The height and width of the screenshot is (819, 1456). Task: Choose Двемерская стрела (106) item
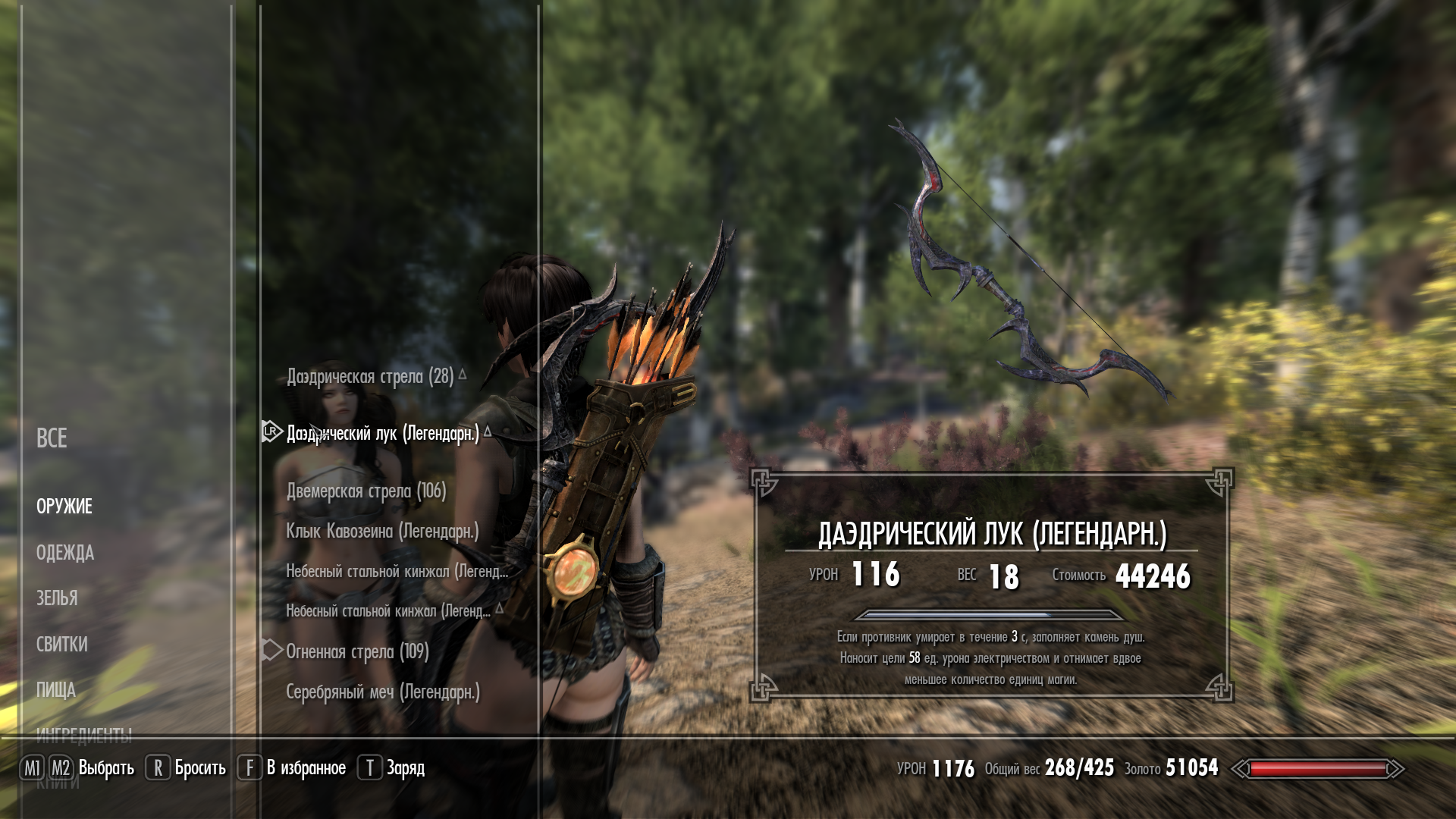[x=366, y=491]
